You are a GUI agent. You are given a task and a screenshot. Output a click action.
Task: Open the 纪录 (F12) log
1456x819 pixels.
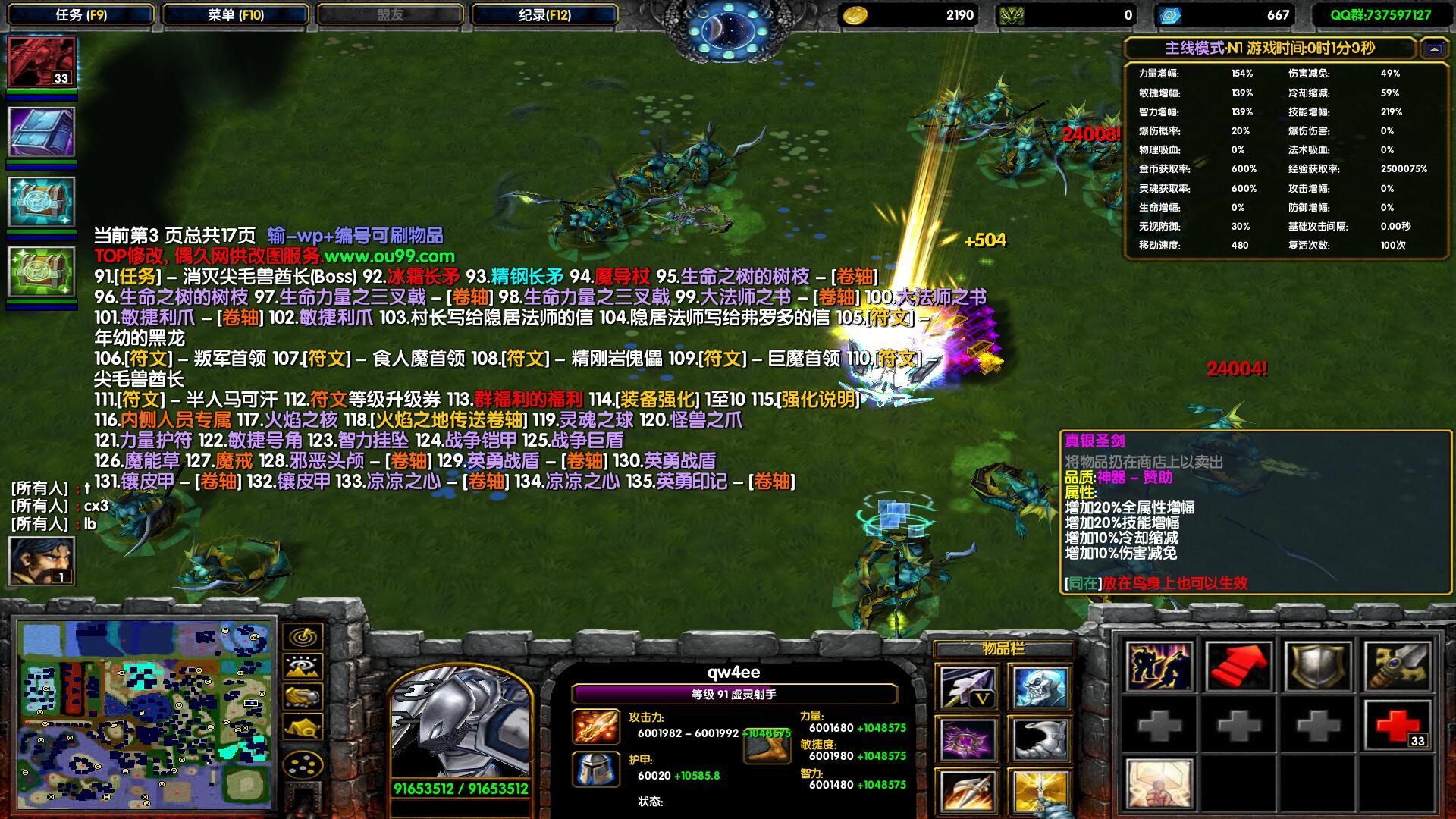544,14
